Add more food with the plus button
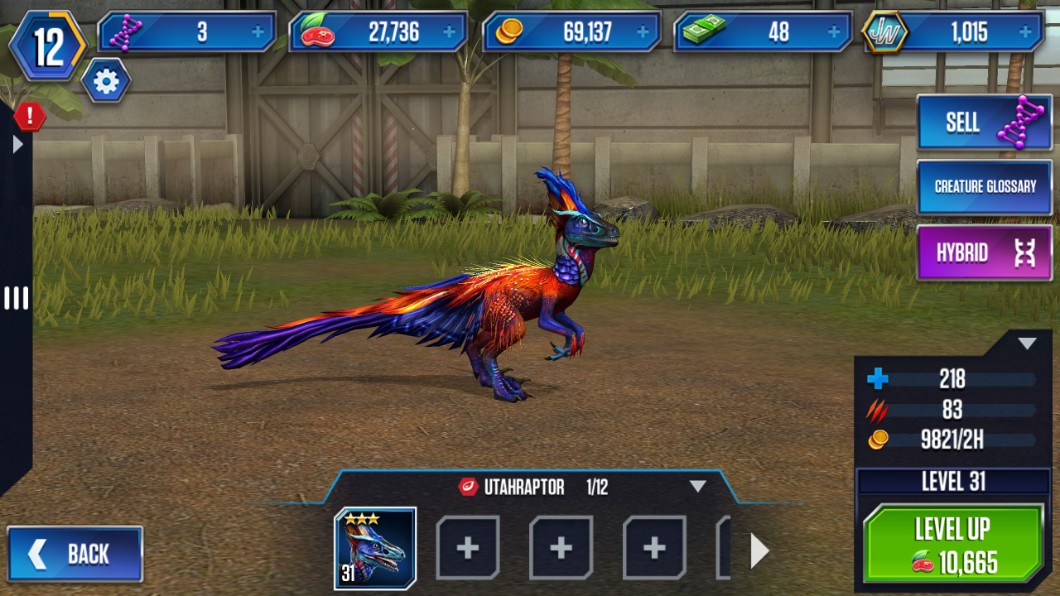 (x=449, y=32)
